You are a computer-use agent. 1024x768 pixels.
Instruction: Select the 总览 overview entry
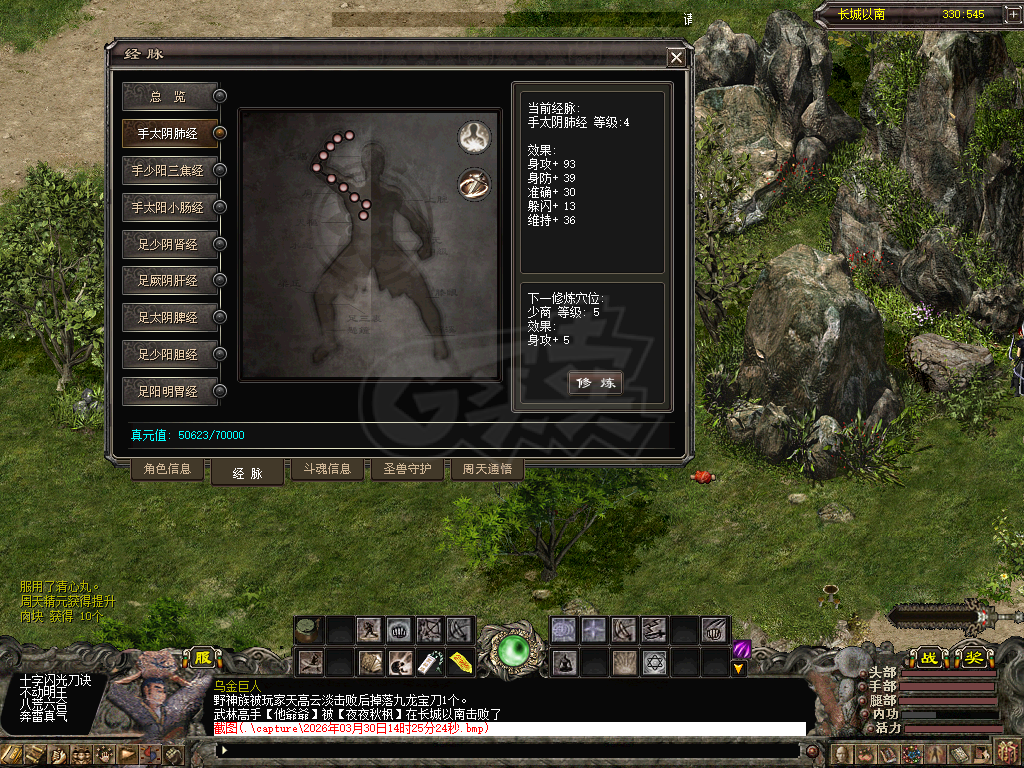170,96
